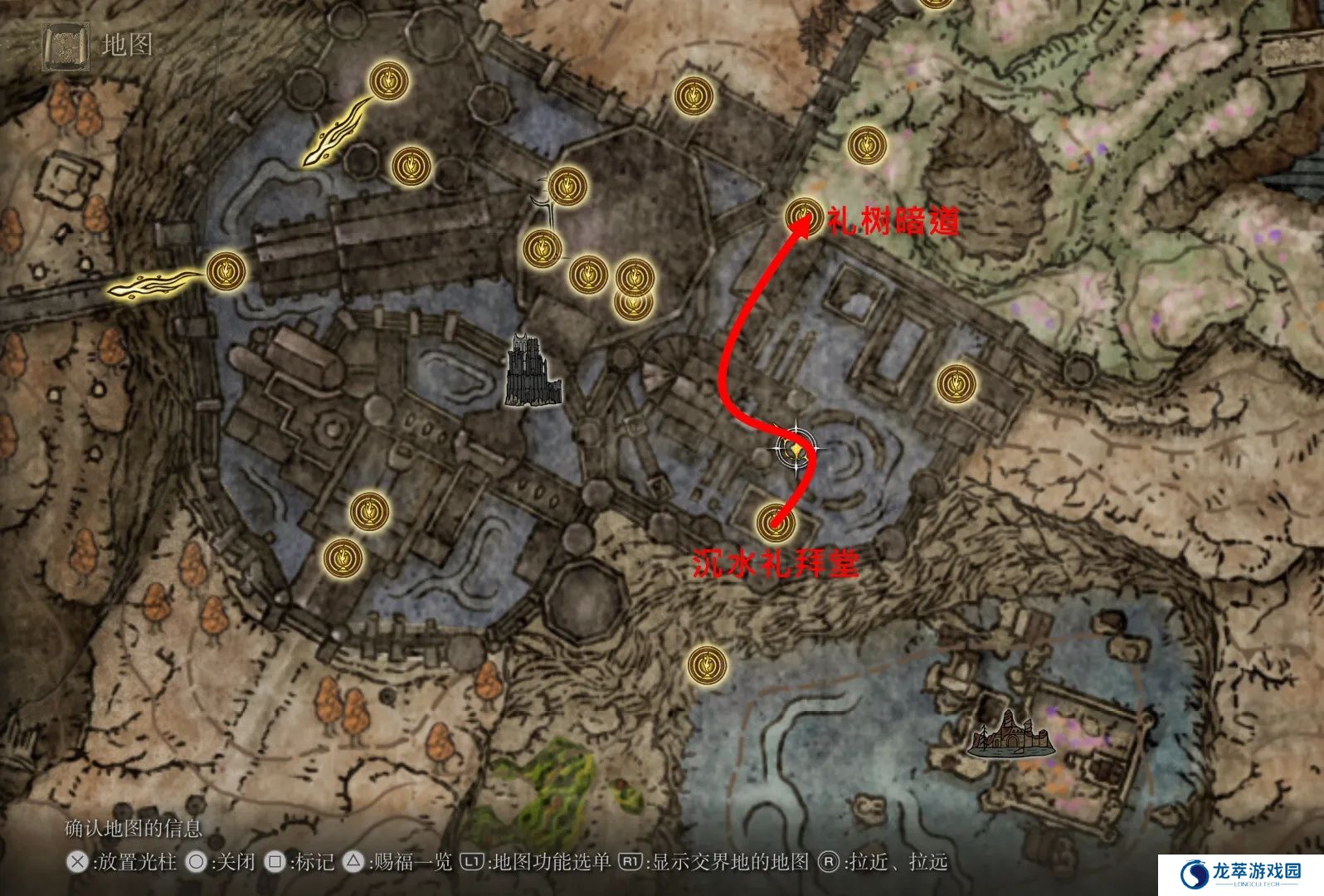Pick the lone grace marker in the southern lake
Viewport: 1324px width, 896px height.
tap(708, 665)
